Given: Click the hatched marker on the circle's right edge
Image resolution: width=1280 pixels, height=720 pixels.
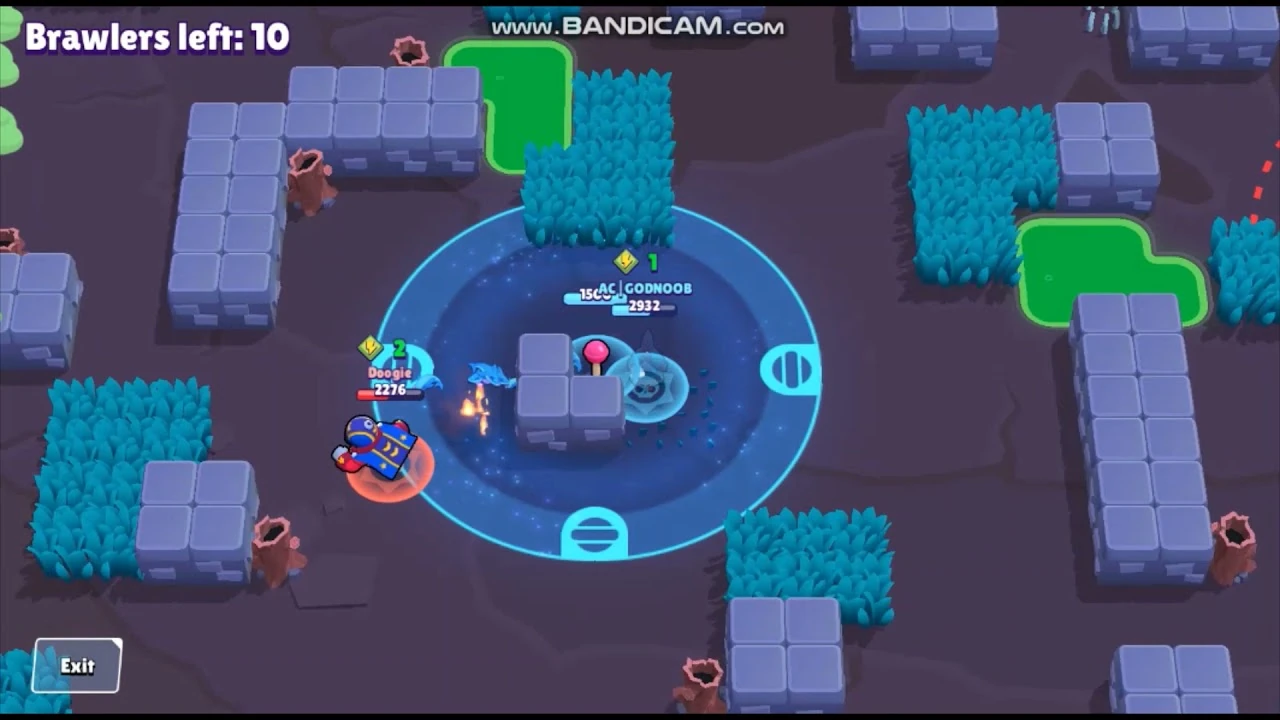Looking at the screenshot, I should pyautogui.click(x=789, y=368).
